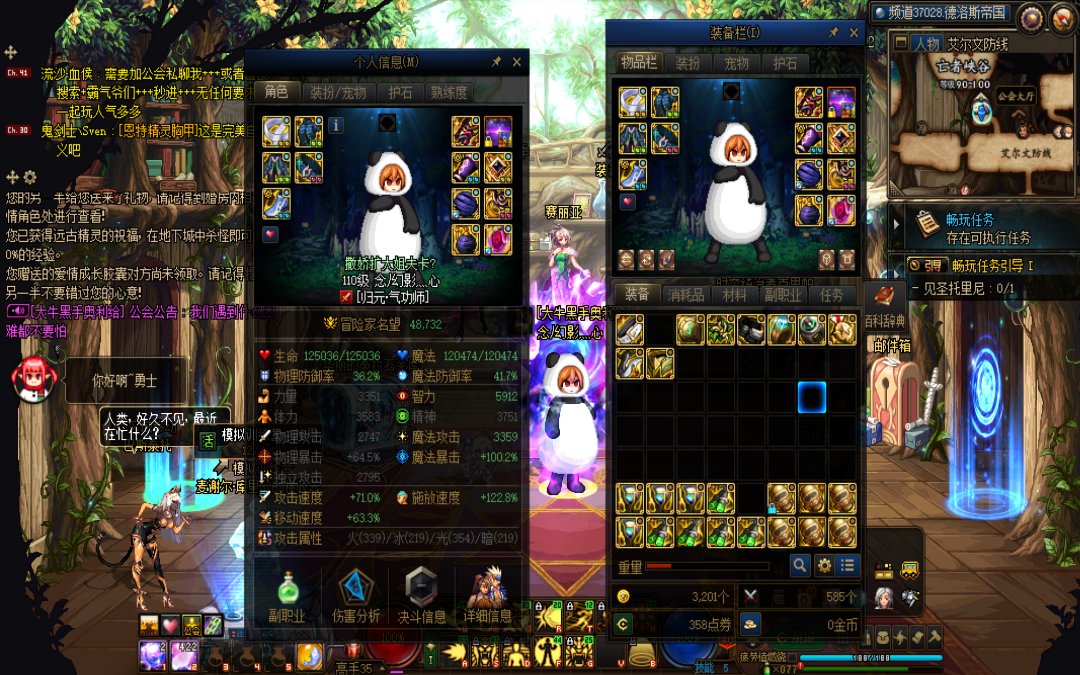Open inventory settings gear button
This screenshot has width=1080, height=675.
click(824, 565)
